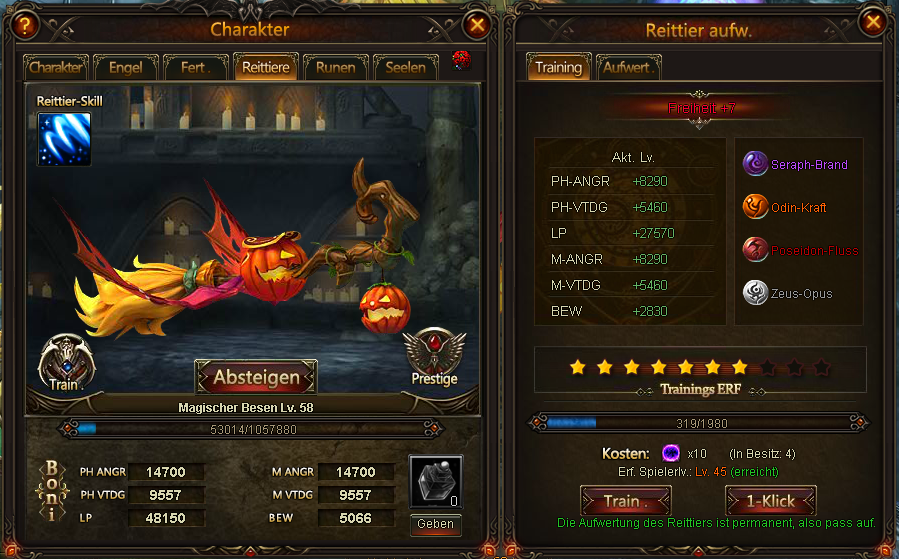This screenshot has width=899, height=559.
Task: Click the Geben button
Action: click(x=435, y=524)
